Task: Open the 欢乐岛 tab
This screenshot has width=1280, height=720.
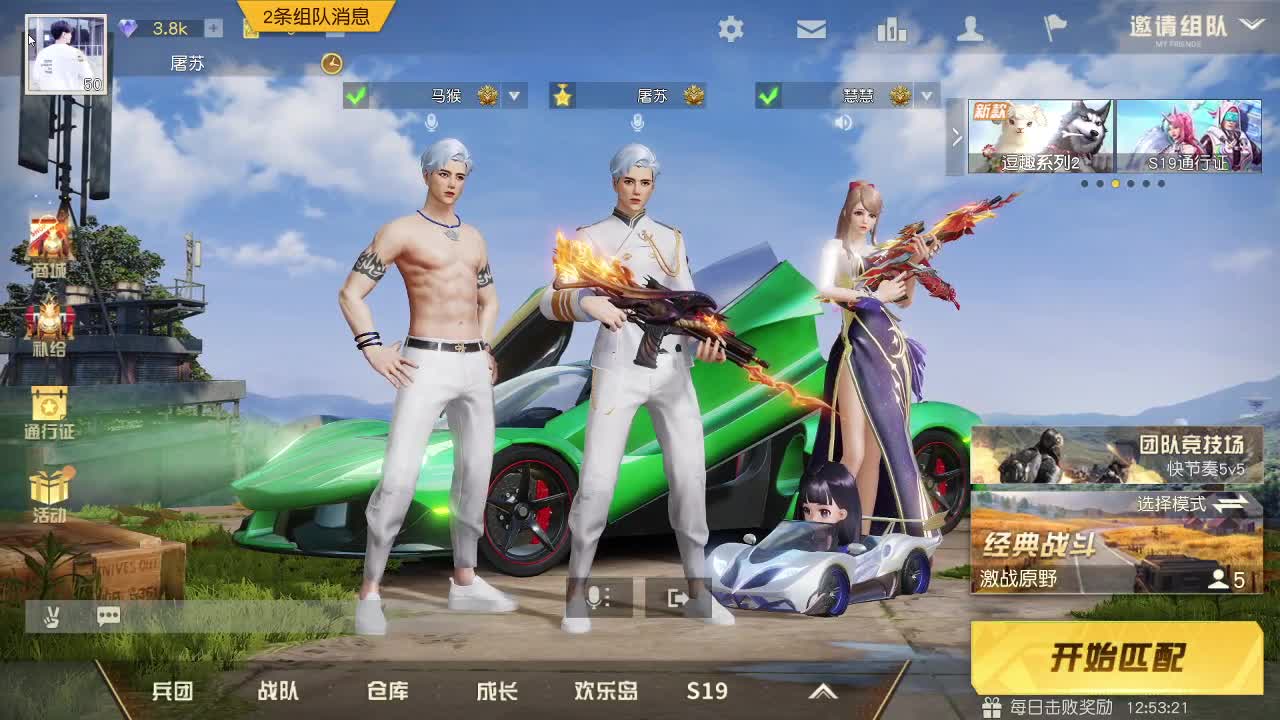Action: pos(605,691)
